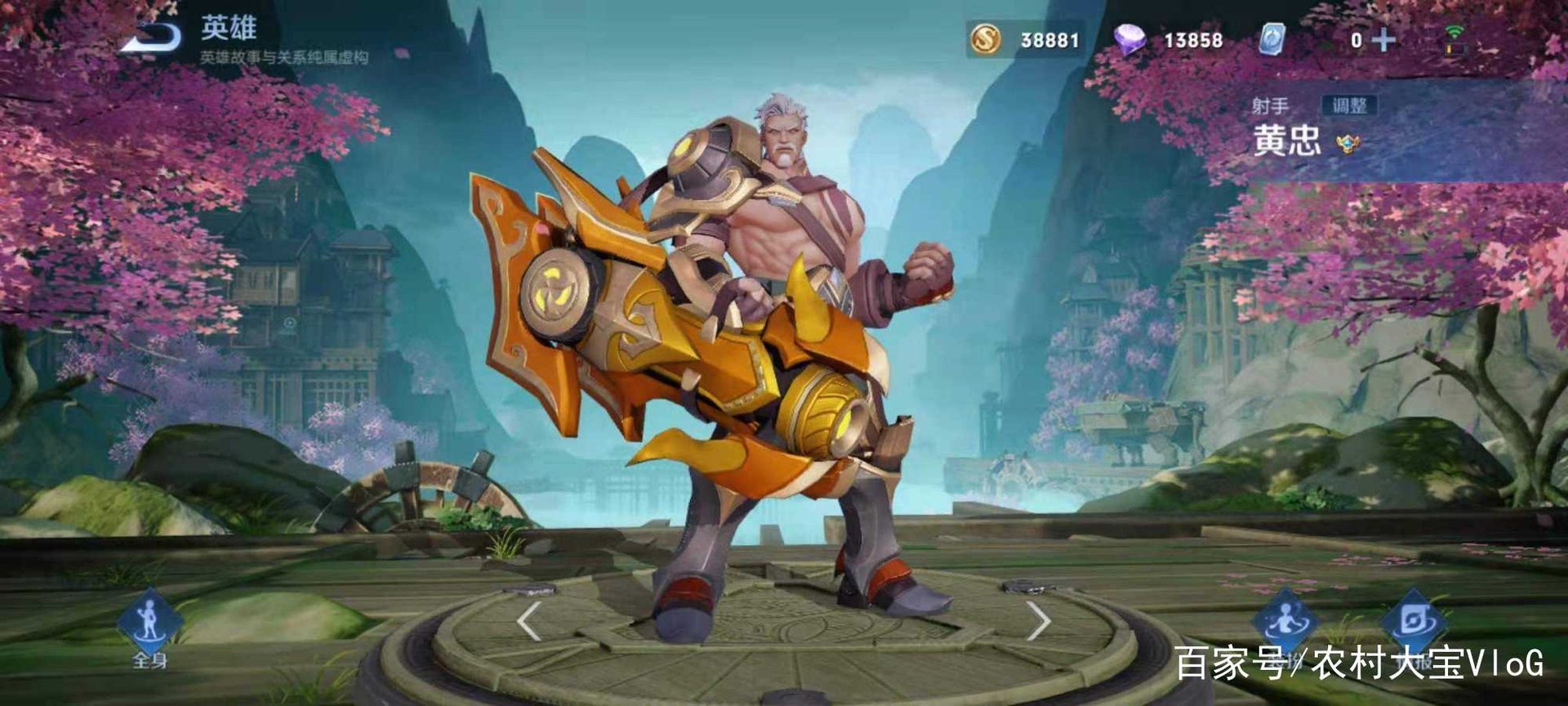Viewport: 1568px width, 706px height.
Task: Go back using the top-left arrow
Action: coord(152,37)
